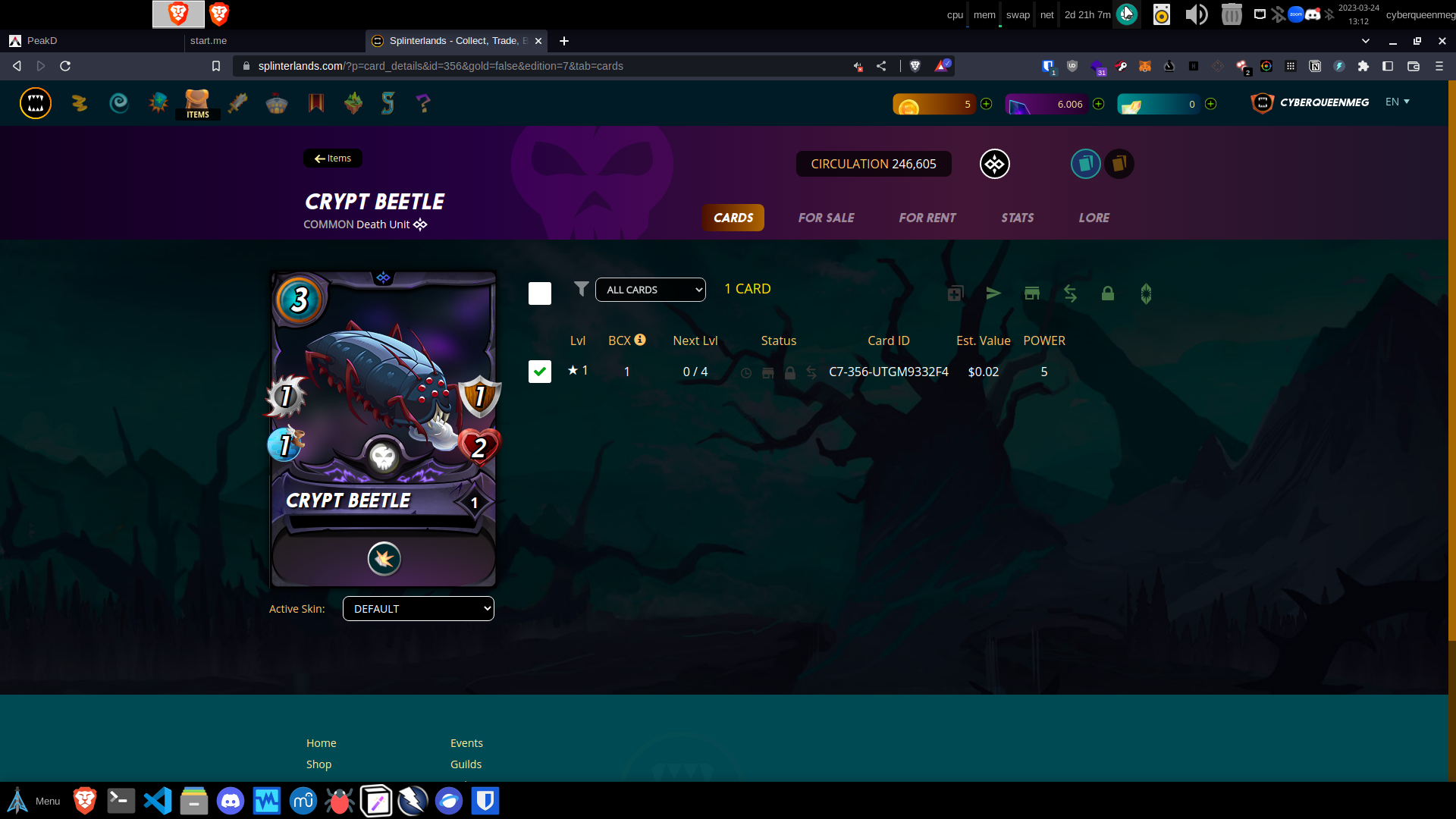Image resolution: width=1456 pixels, height=819 pixels.
Task: Open the SPS token page via the S icon
Action: (x=388, y=102)
